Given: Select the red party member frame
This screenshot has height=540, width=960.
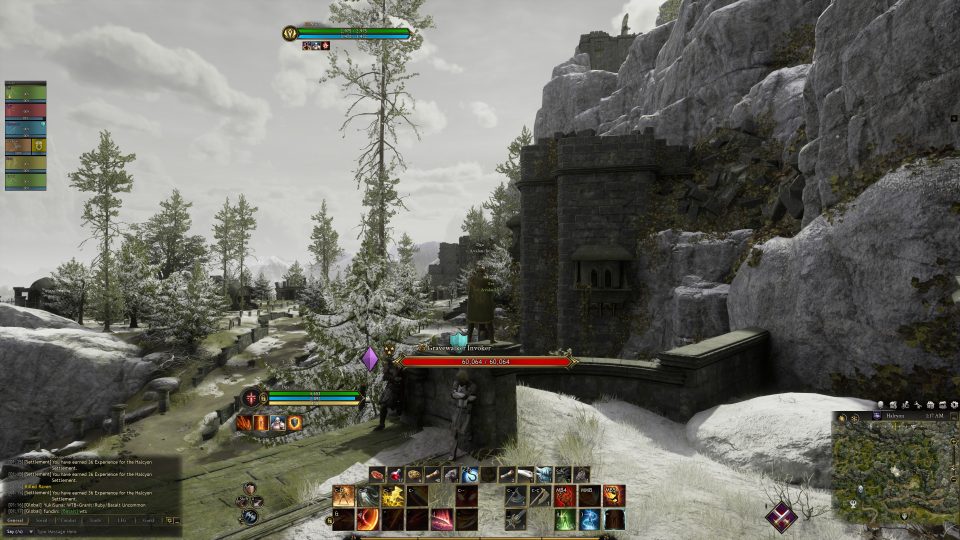Looking at the screenshot, I should [x=25, y=110].
